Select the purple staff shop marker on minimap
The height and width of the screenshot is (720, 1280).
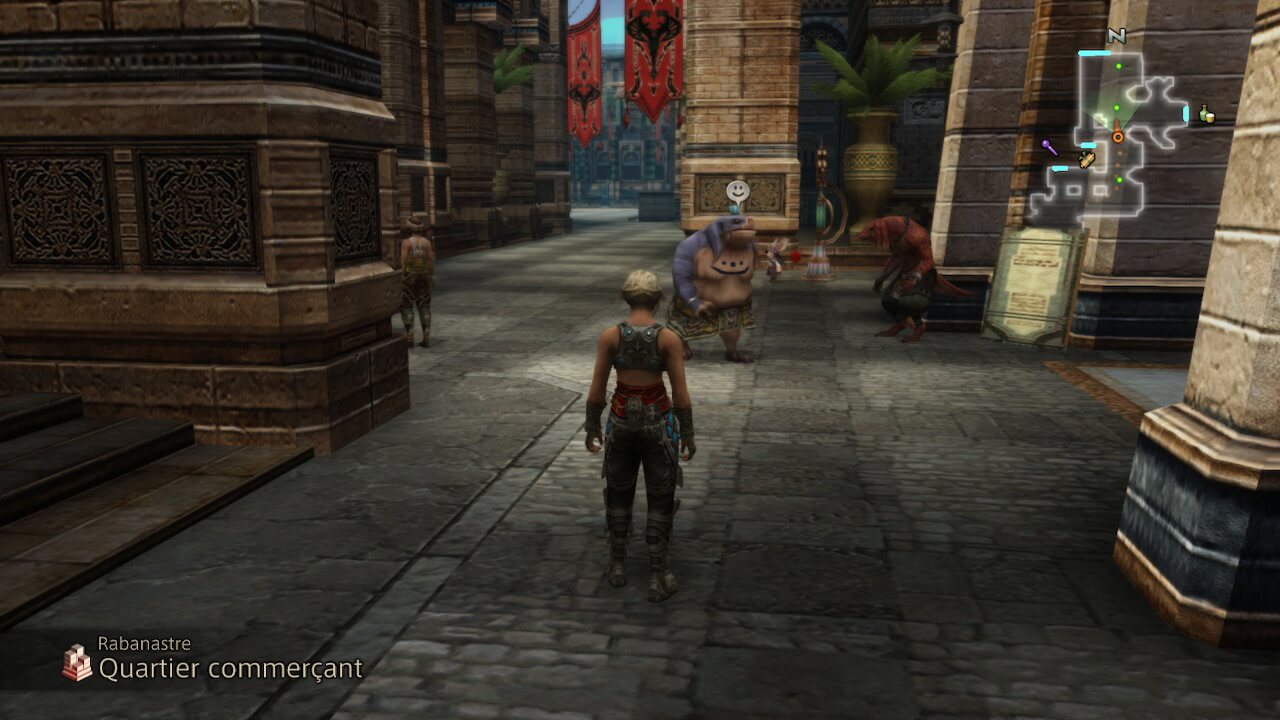1049,148
